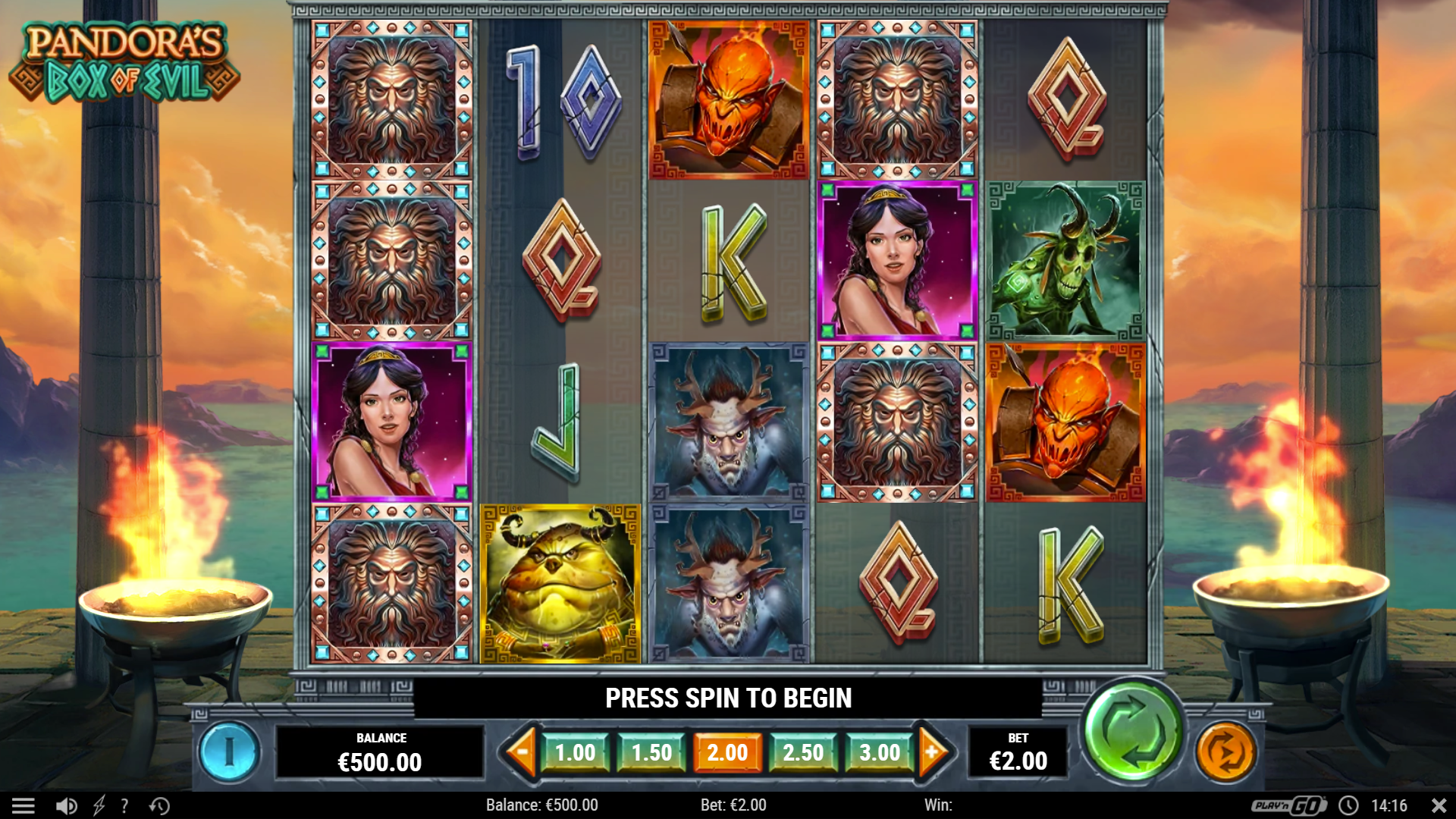Select the 2.00 bet value
This screenshot has height=819, width=1456.
click(x=727, y=752)
